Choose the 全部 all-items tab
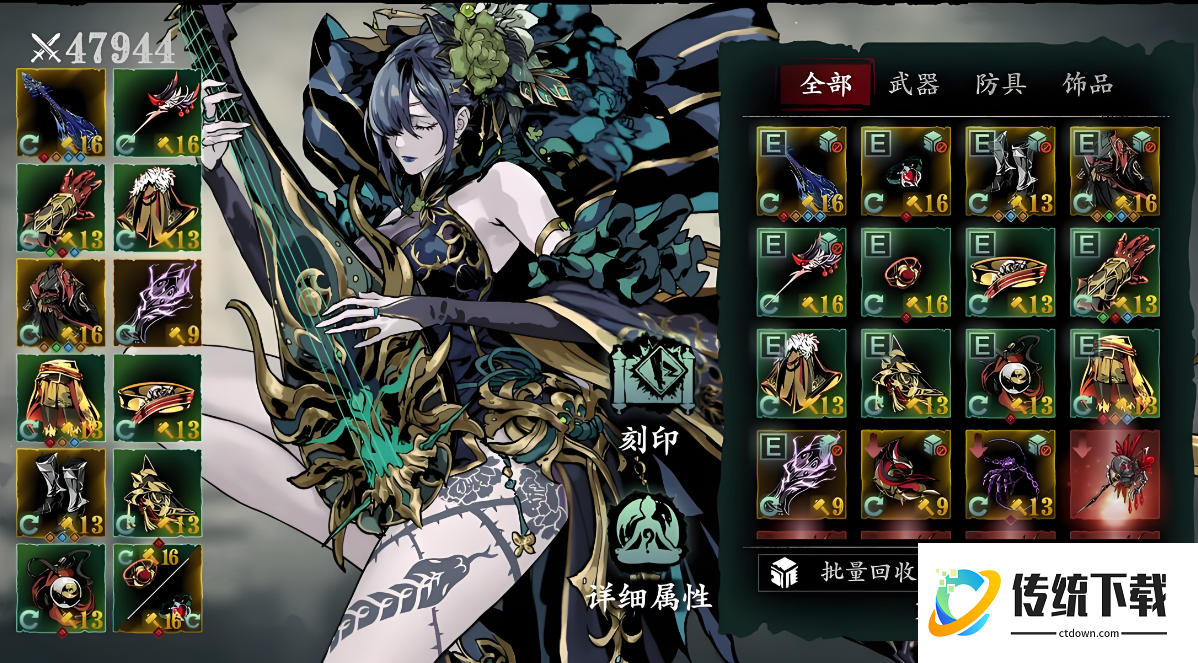Viewport: 1198px width, 663px height. click(x=827, y=84)
